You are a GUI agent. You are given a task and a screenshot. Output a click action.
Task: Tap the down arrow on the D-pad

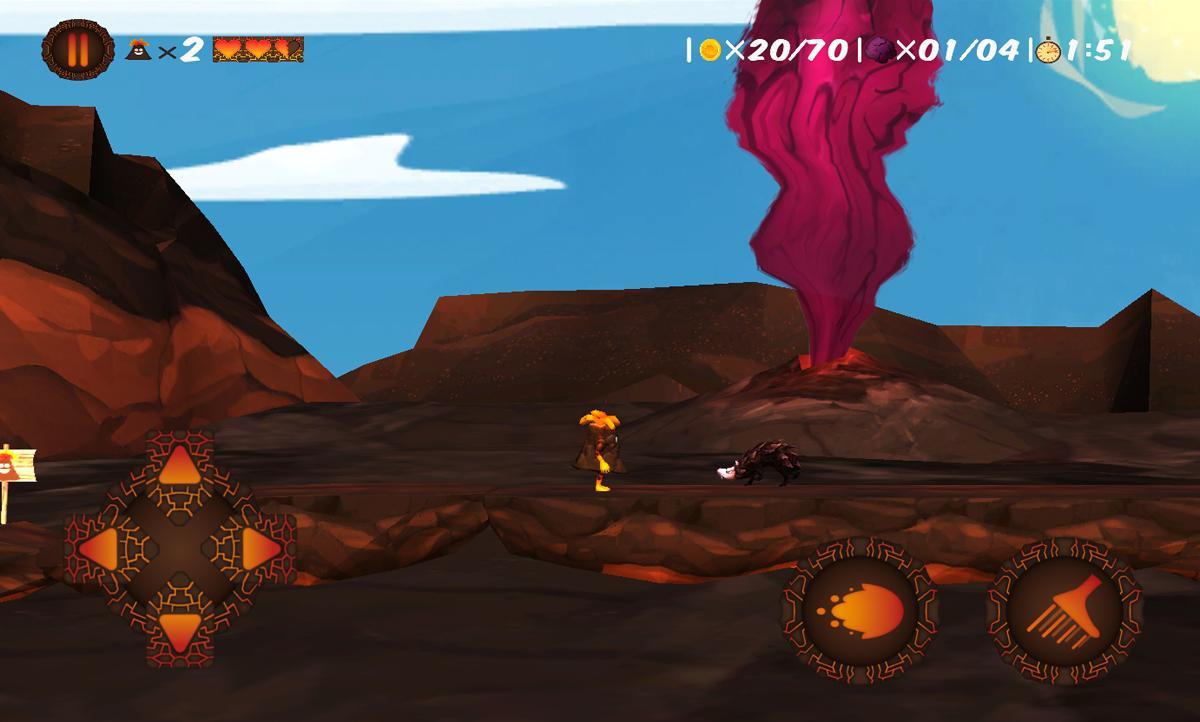point(180,630)
